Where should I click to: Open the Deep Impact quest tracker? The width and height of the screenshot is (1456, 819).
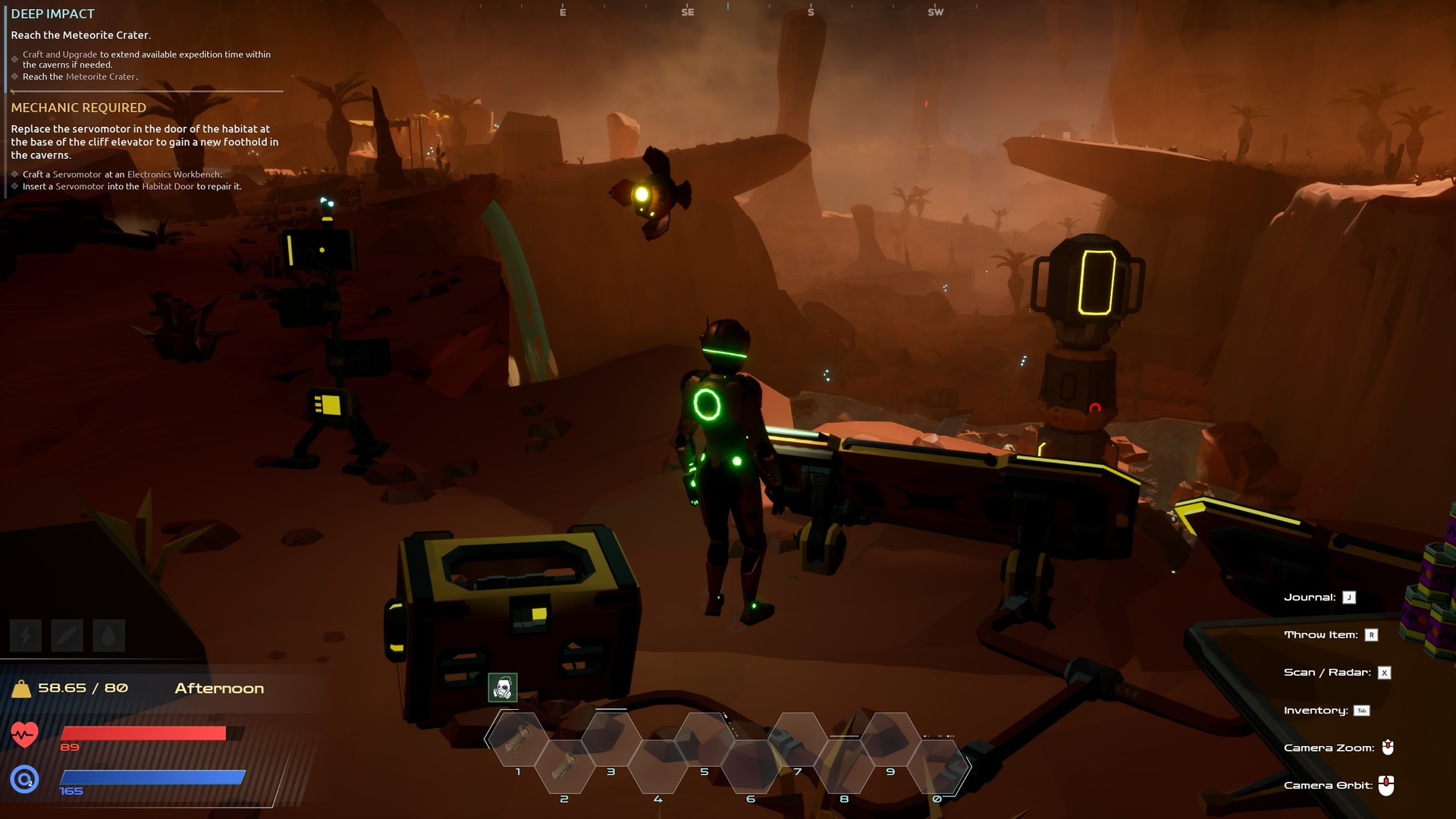click(x=53, y=14)
